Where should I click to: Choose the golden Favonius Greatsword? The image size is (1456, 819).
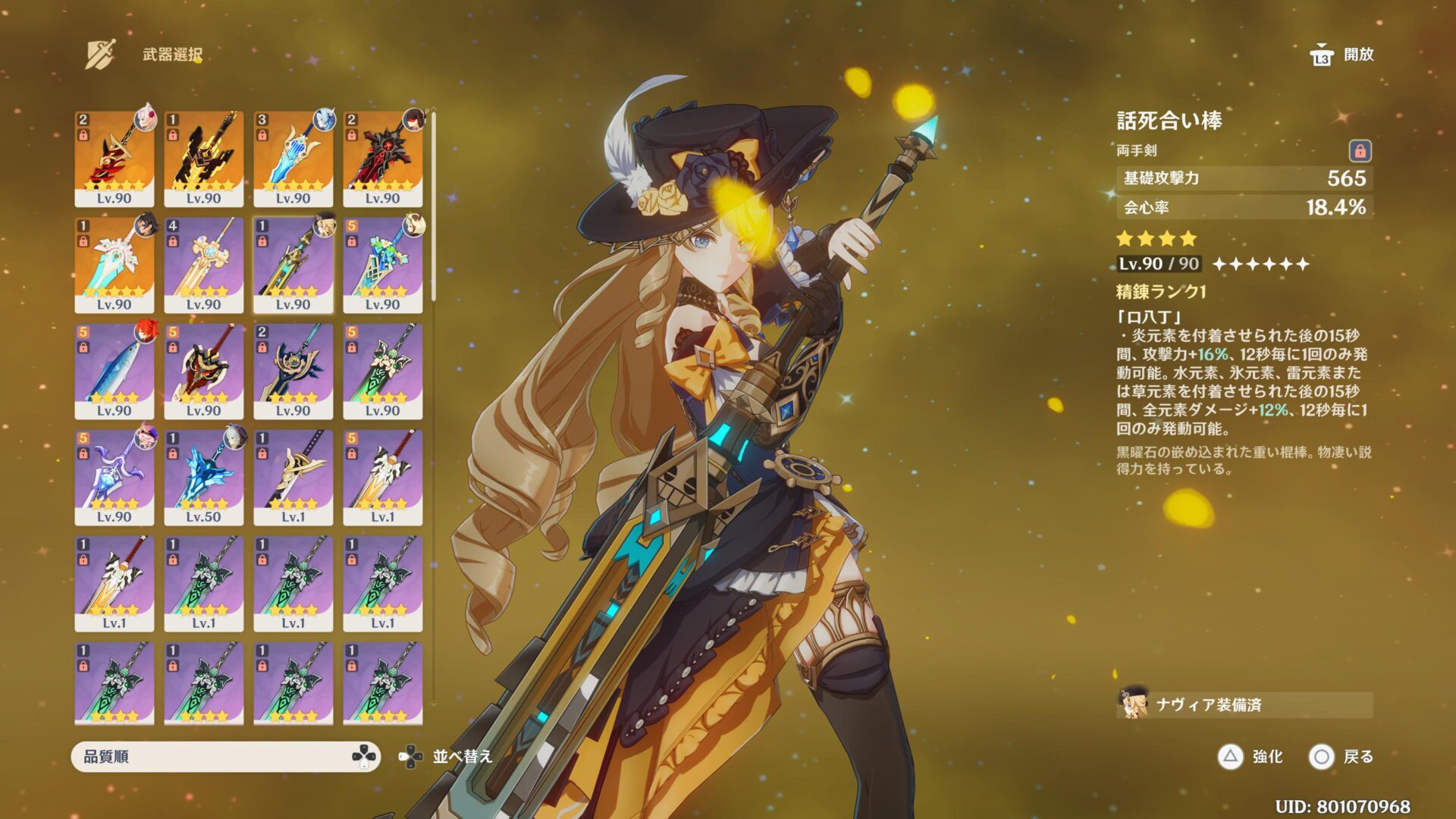point(203,265)
